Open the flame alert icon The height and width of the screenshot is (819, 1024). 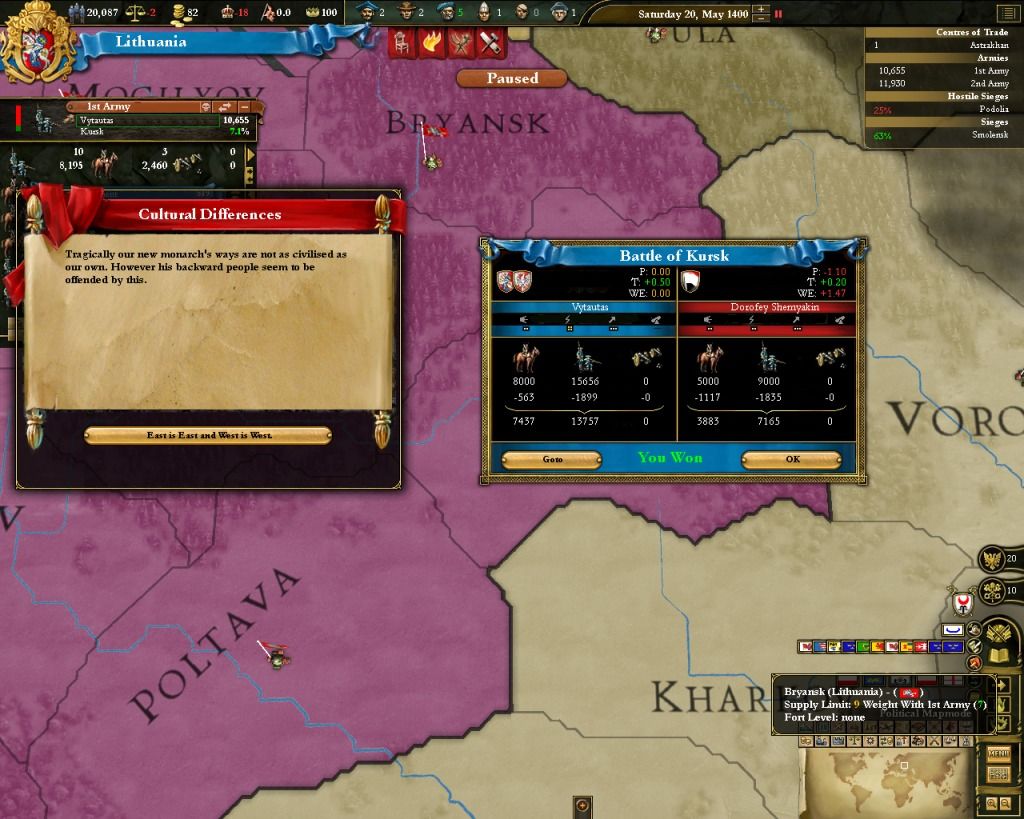(431, 44)
